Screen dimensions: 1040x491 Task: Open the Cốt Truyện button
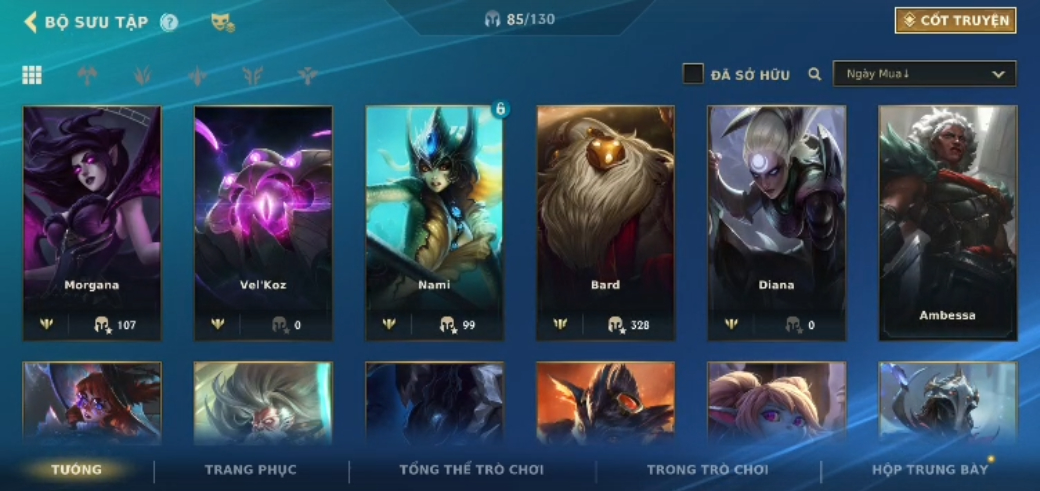955,20
